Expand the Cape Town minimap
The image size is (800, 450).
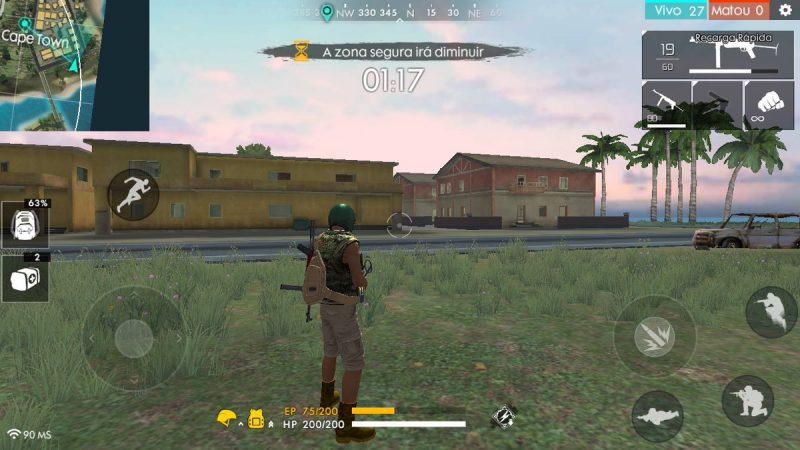click(x=74, y=65)
